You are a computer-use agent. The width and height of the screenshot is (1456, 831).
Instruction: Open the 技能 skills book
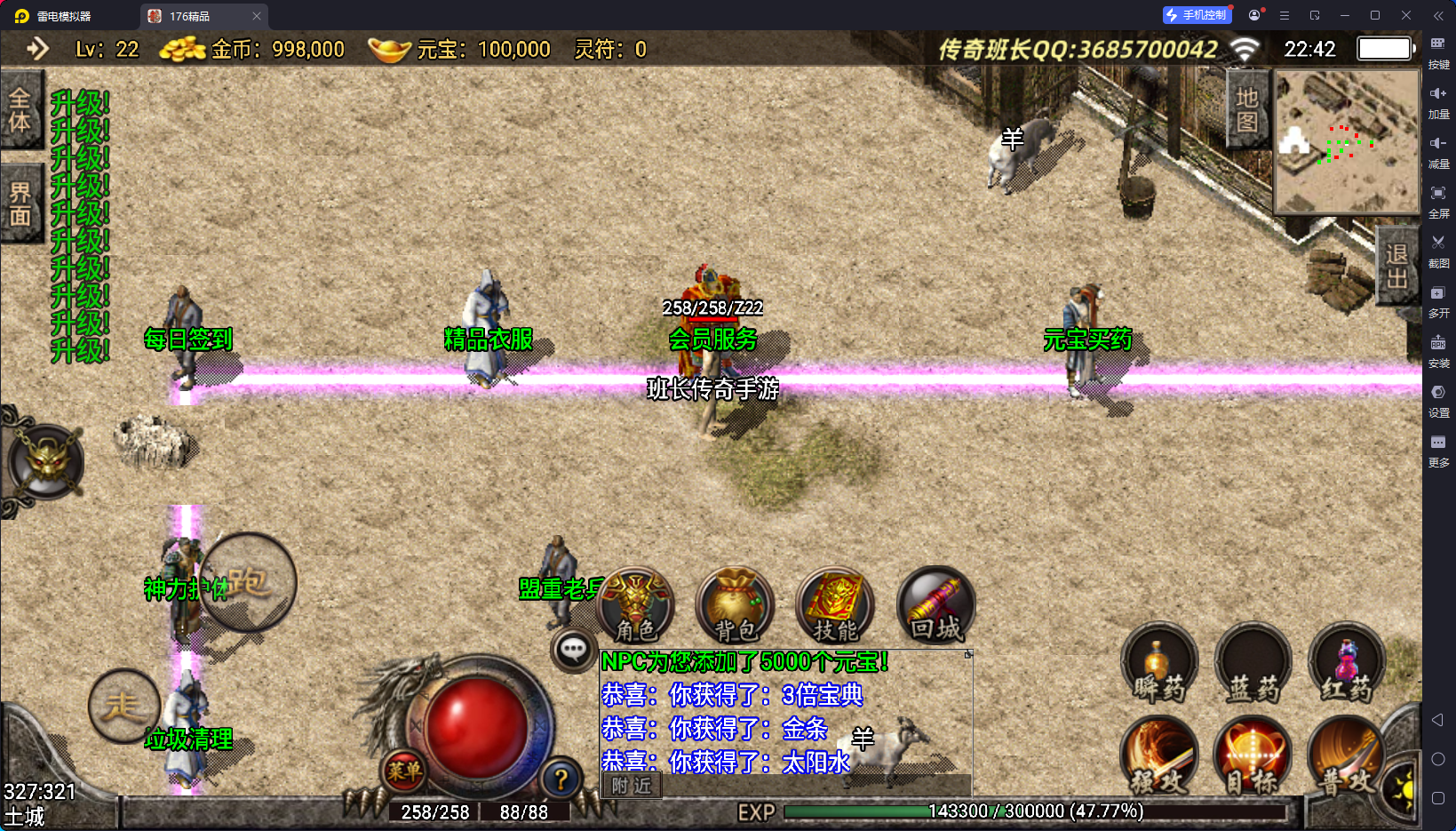(x=835, y=606)
